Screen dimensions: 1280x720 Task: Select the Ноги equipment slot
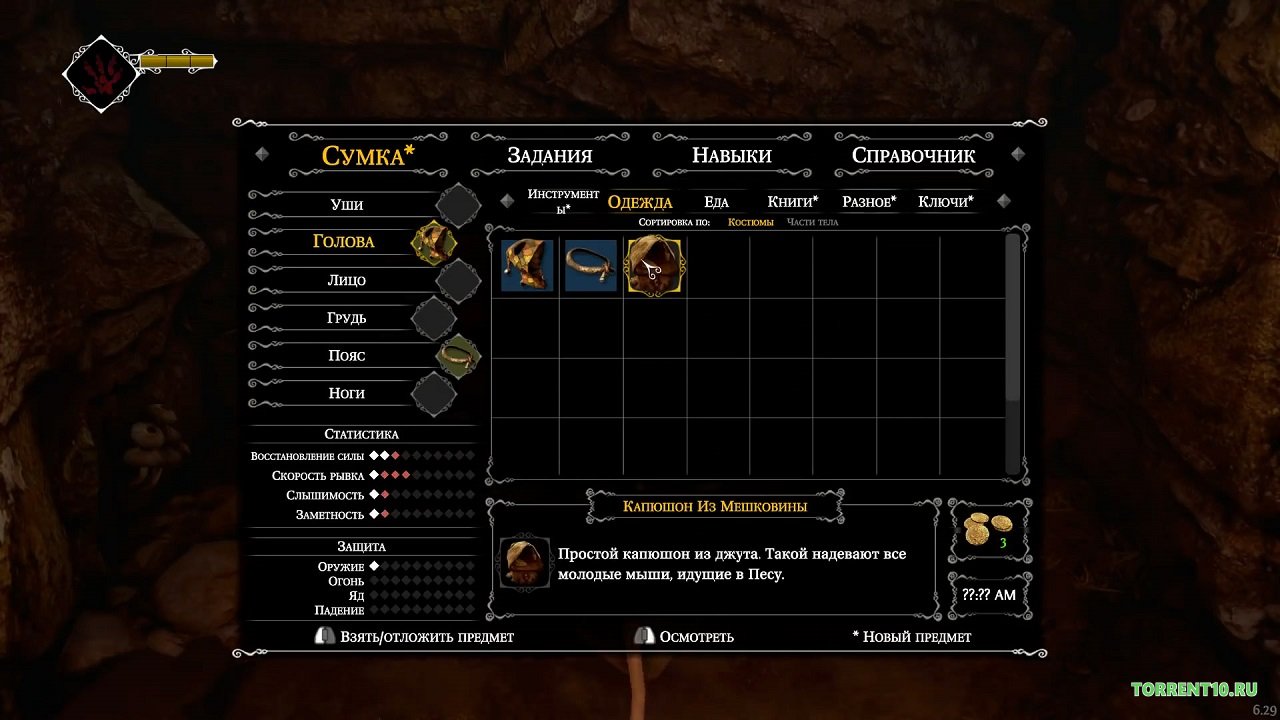coord(347,393)
